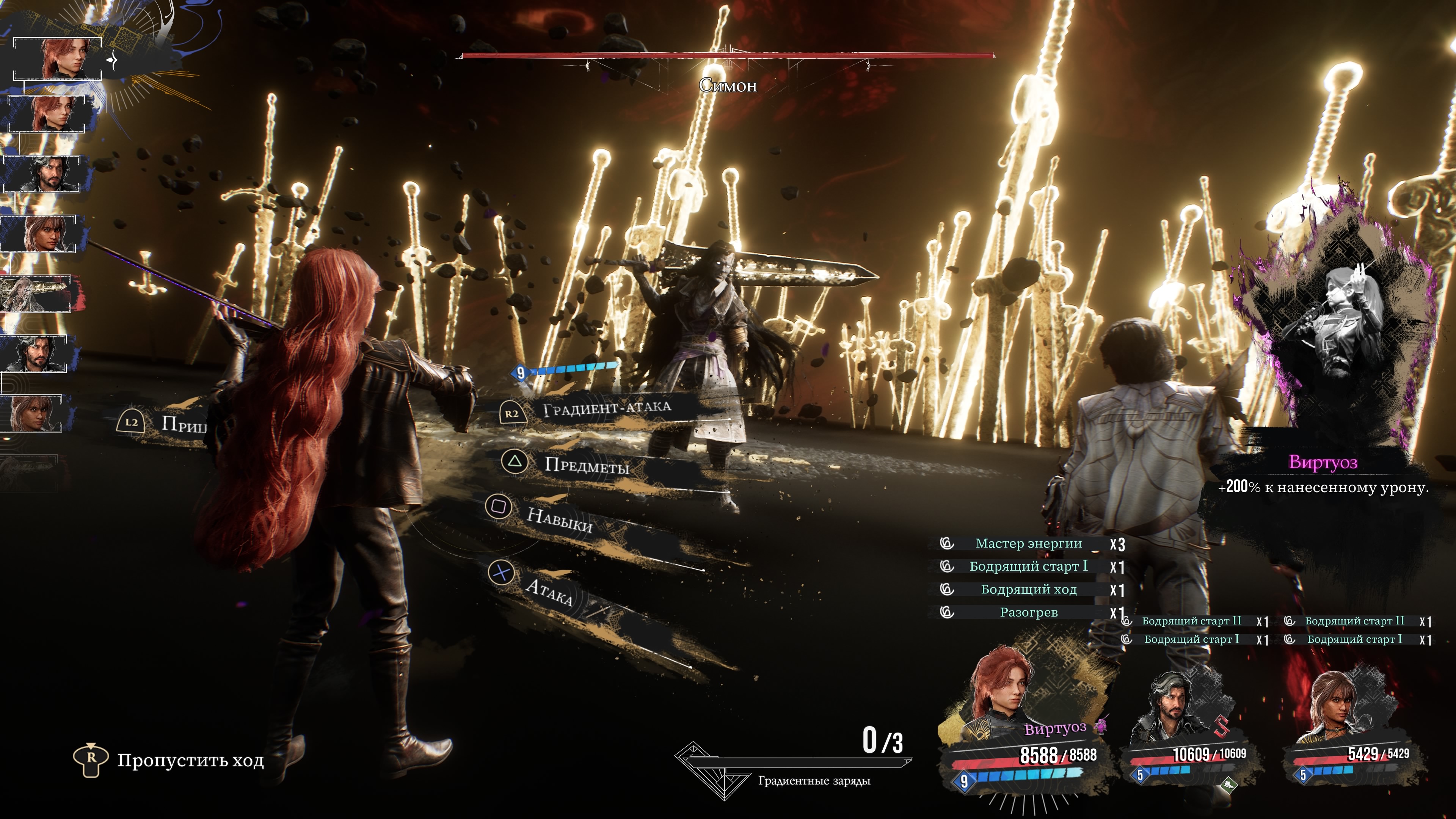
Task: Click the Мастер энергии buff entry
Action: click(x=1028, y=544)
